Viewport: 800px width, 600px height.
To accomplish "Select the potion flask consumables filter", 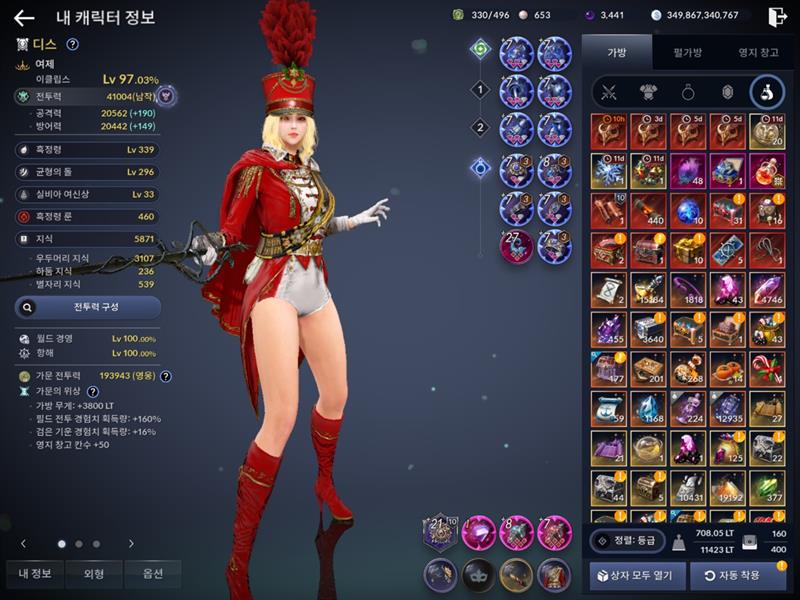I will point(767,93).
